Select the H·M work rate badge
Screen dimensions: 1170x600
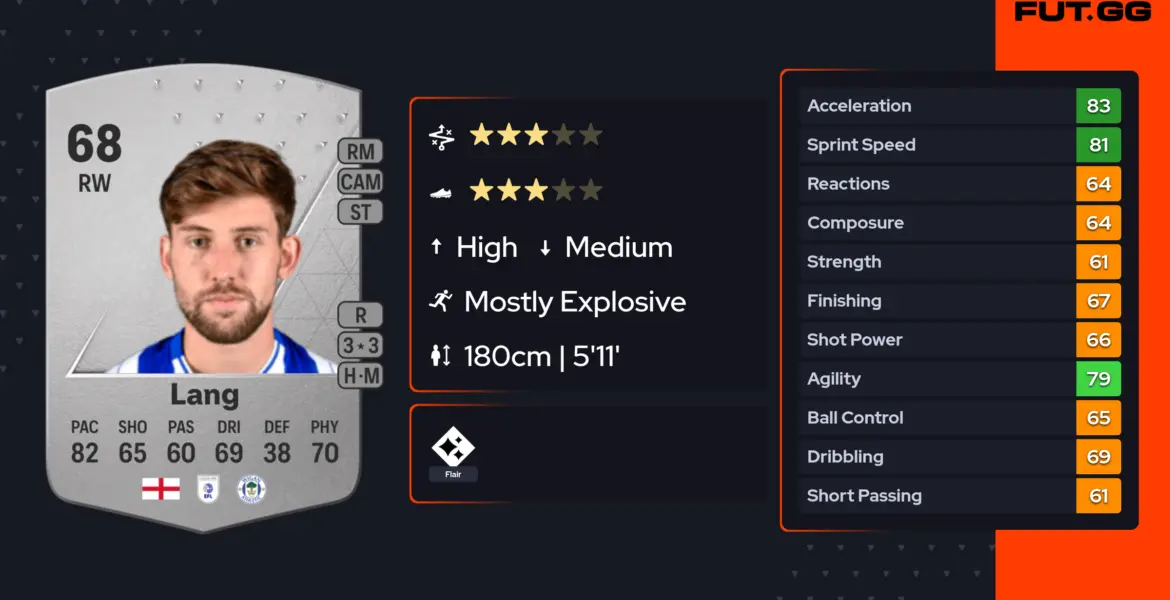click(x=360, y=375)
